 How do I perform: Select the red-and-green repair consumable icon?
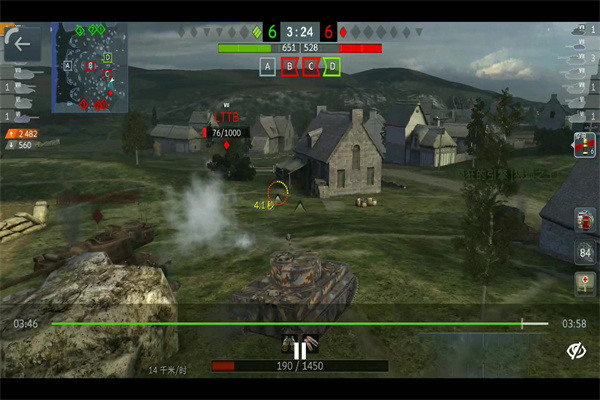pos(583,145)
